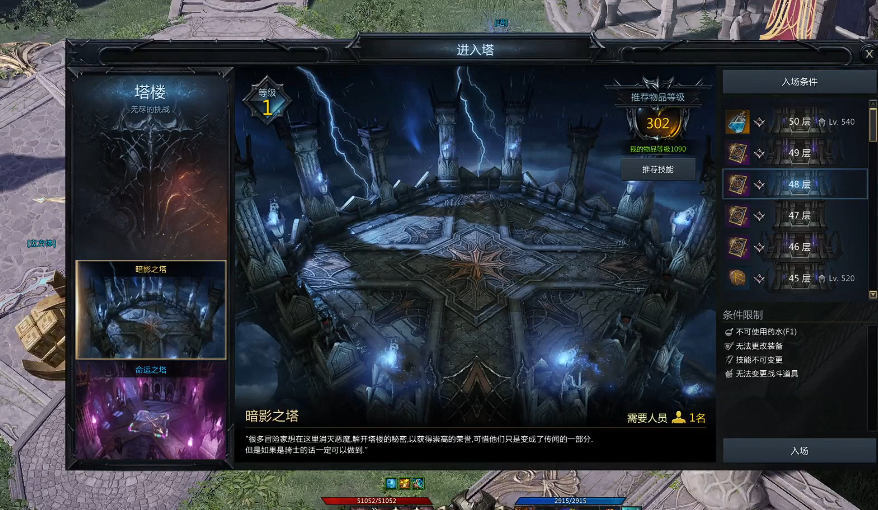
Task: Choose floor 47层 in the list
Action: [795, 215]
